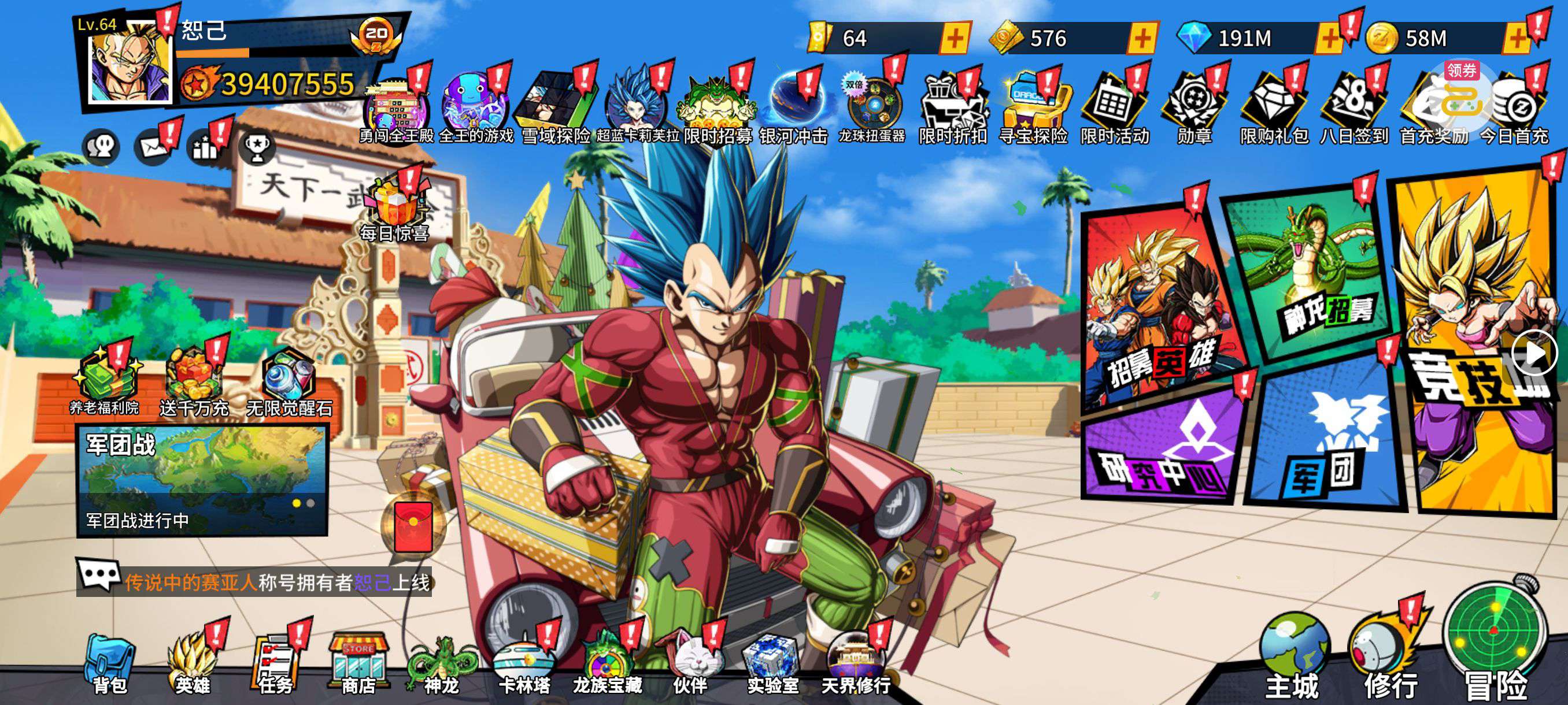
Task: Open the 八日签到 eight-day sign-in
Action: 1353,109
